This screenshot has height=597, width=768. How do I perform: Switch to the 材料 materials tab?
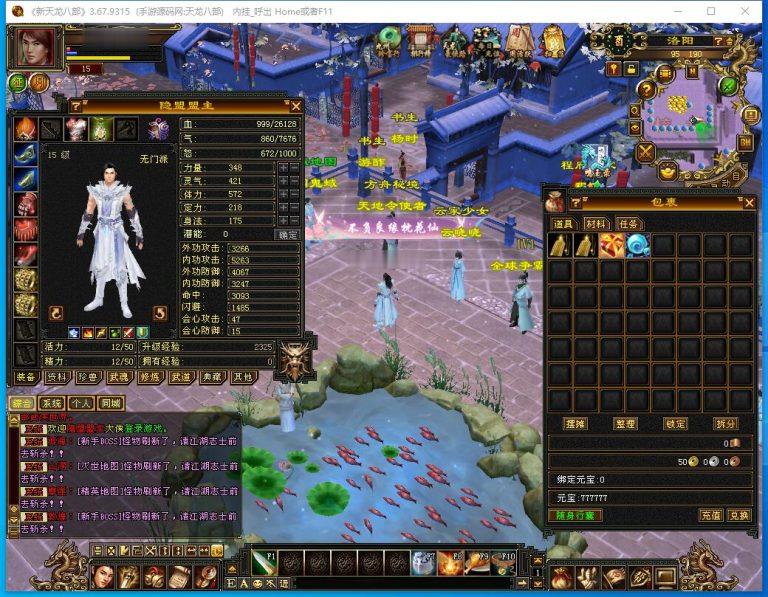pyautogui.click(x=596, y=224)
